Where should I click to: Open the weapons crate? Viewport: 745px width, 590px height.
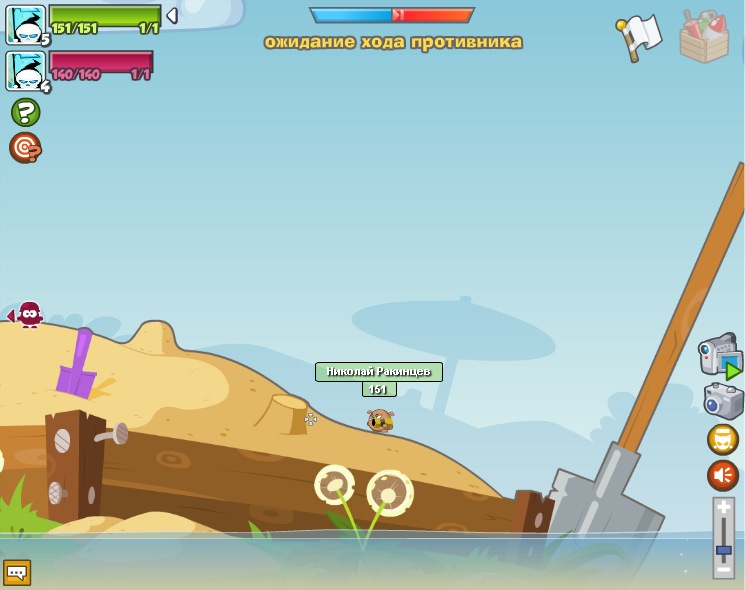point(704,37)
